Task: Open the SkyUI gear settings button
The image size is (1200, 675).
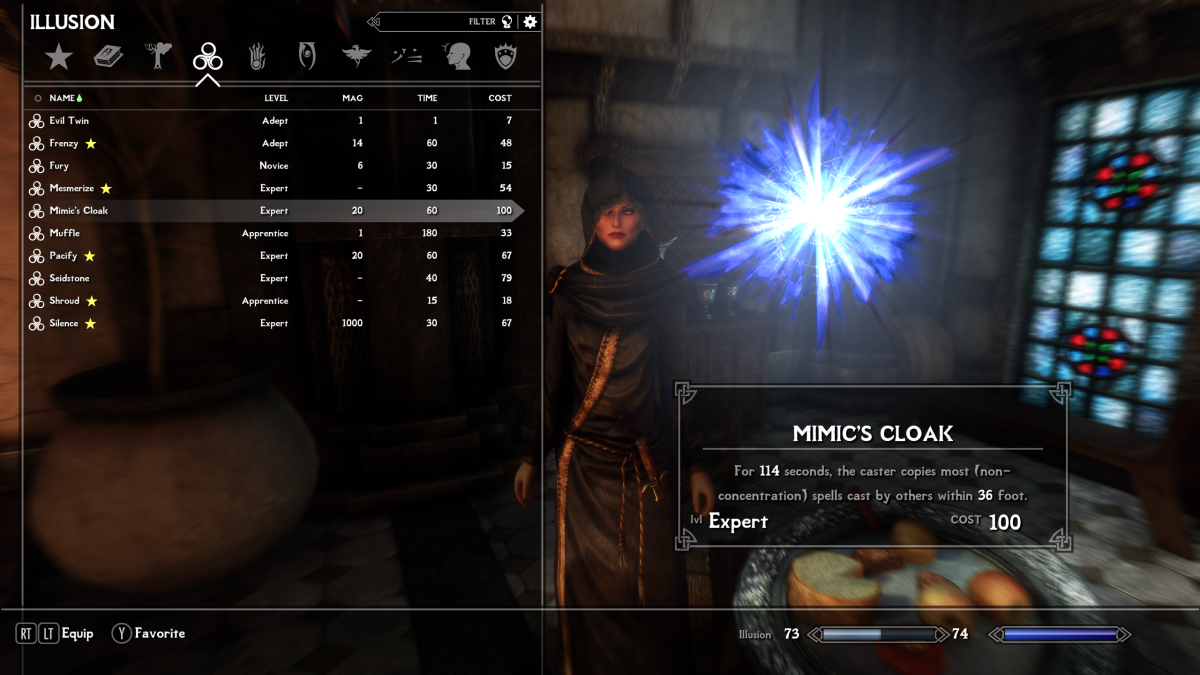Action: pyautogui.click(x=530, y=22)
